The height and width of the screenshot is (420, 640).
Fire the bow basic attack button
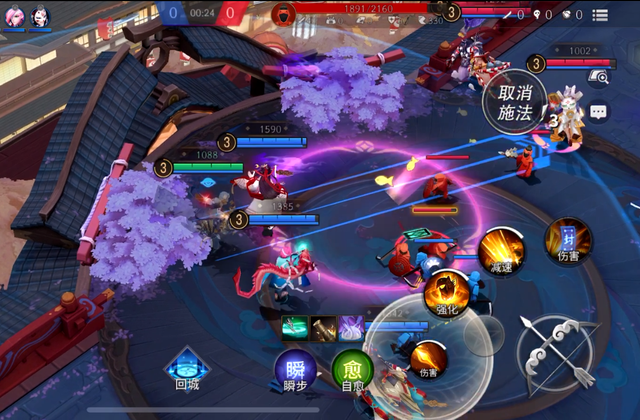pos(557,349)
